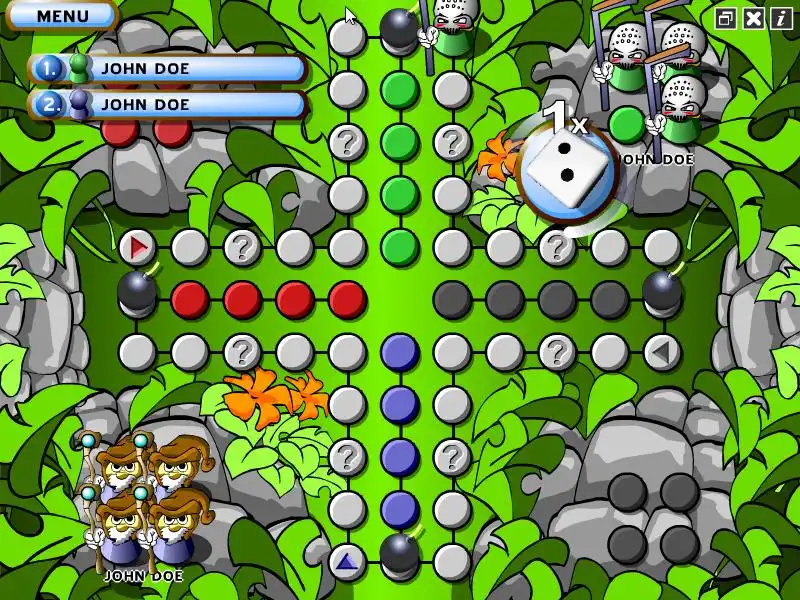Select player 1 John Doe row

click(168, 69)
